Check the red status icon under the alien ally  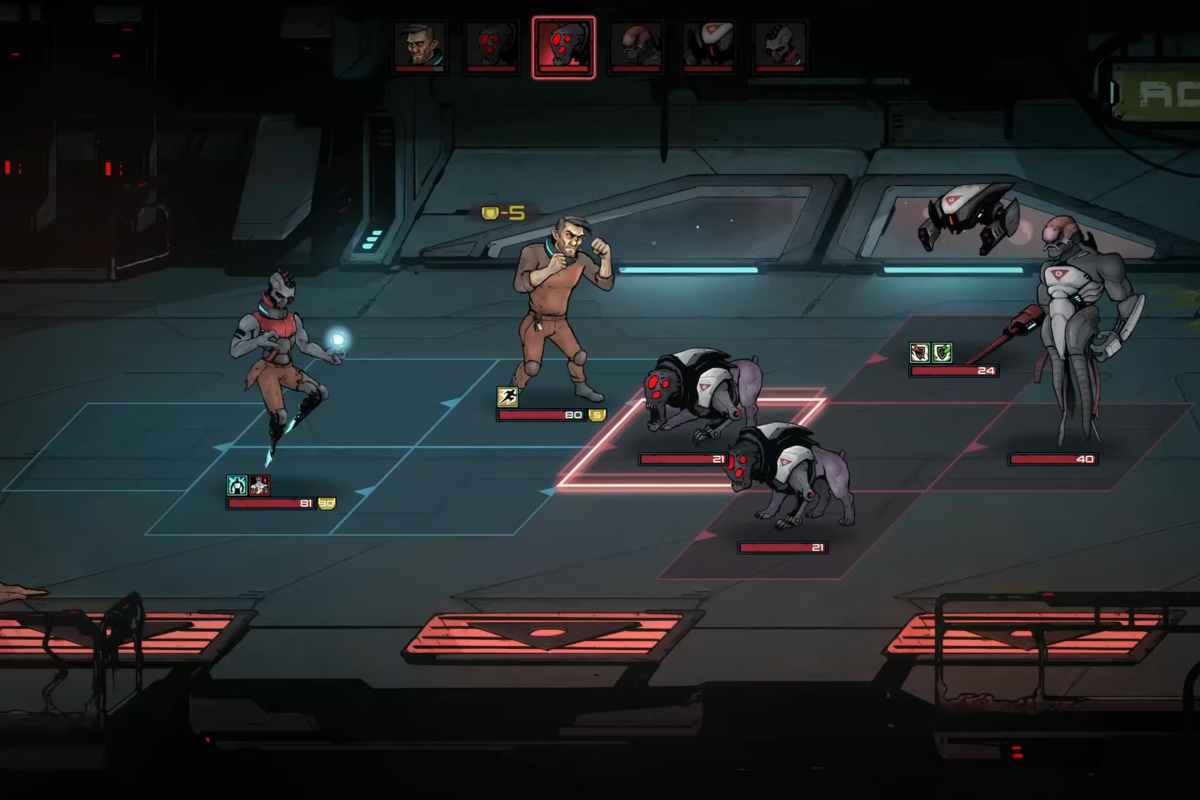point(260,485)
